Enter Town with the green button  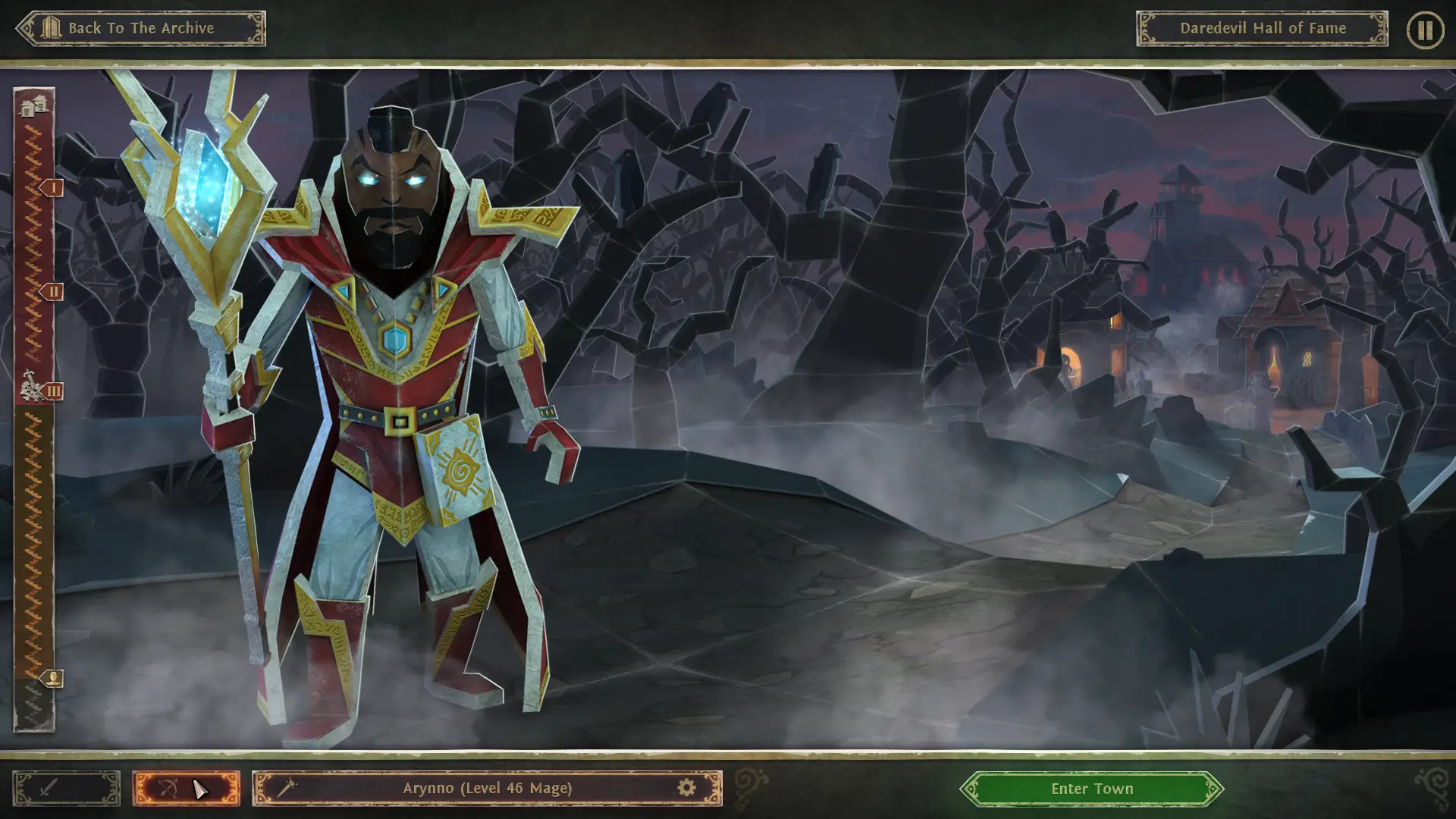click(x=1091, y=789)
